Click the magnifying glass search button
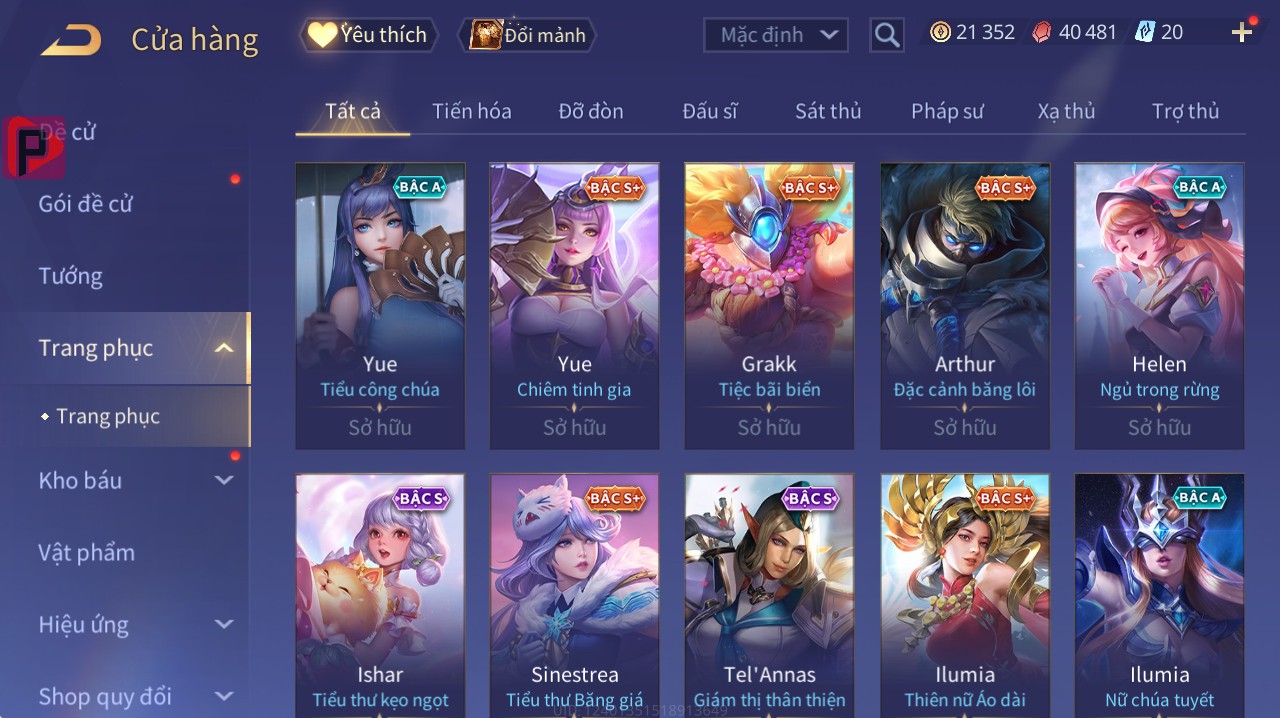 (x=887, y=35)
